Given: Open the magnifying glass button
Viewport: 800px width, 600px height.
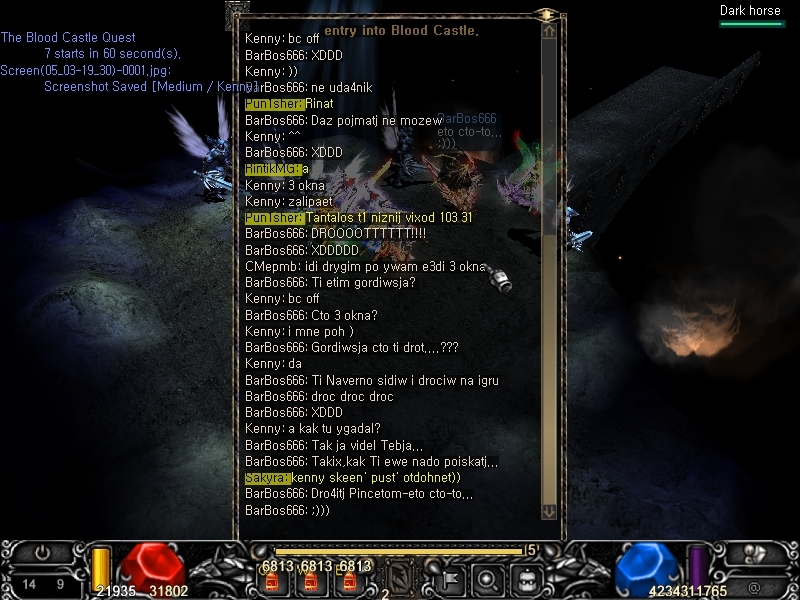Looking at the screenshot, I should click(x=487, y=578).
